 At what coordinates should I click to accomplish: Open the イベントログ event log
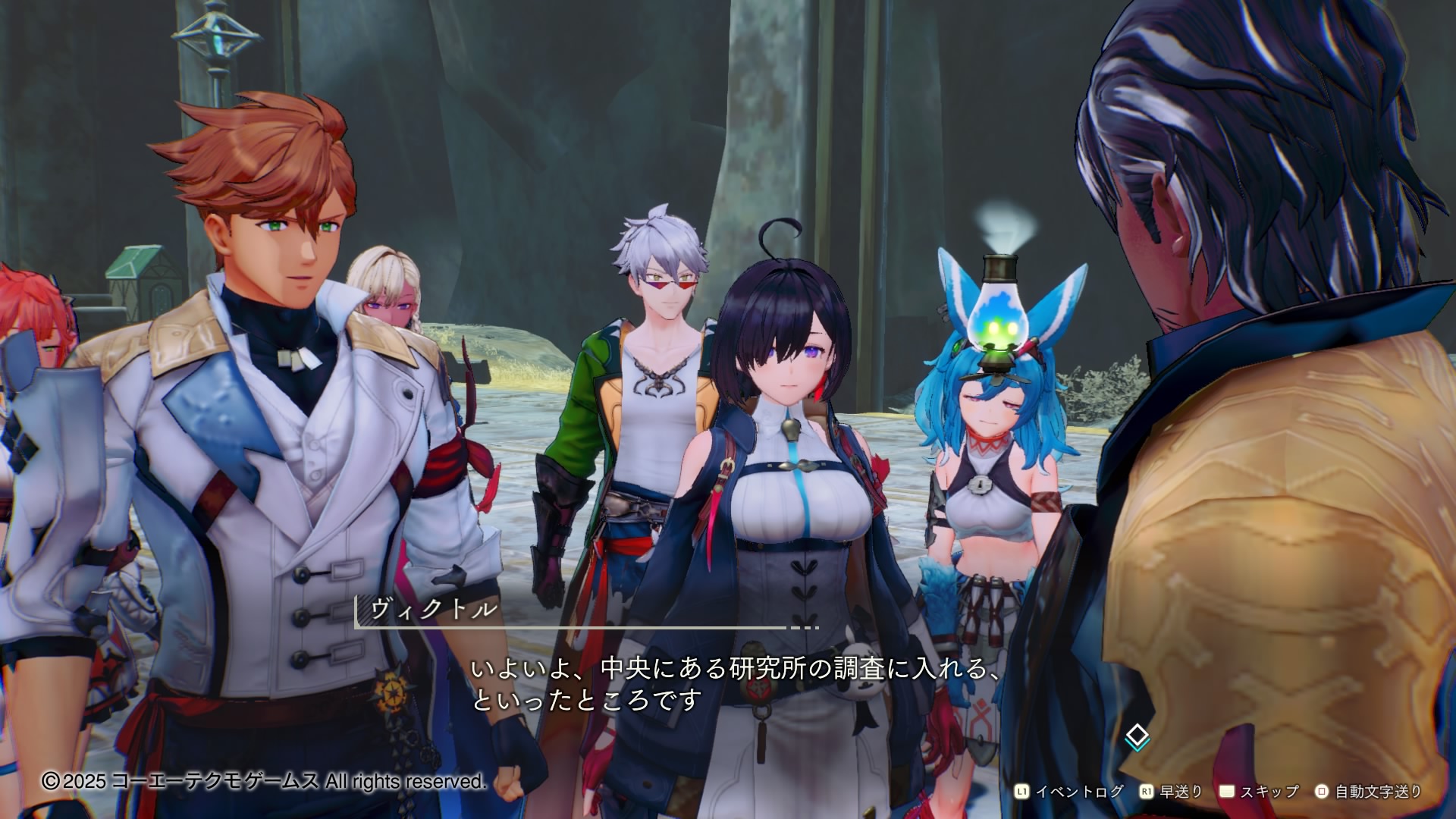1070,792
